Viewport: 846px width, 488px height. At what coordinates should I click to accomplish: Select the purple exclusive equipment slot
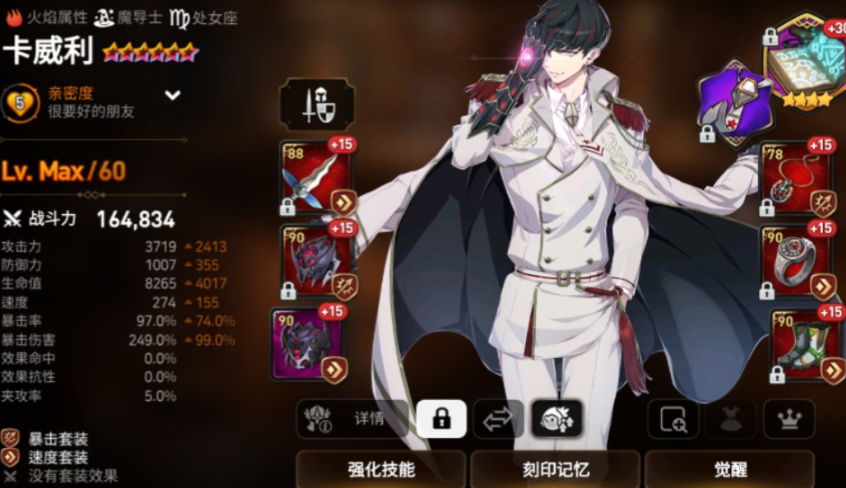pos(733,100)
